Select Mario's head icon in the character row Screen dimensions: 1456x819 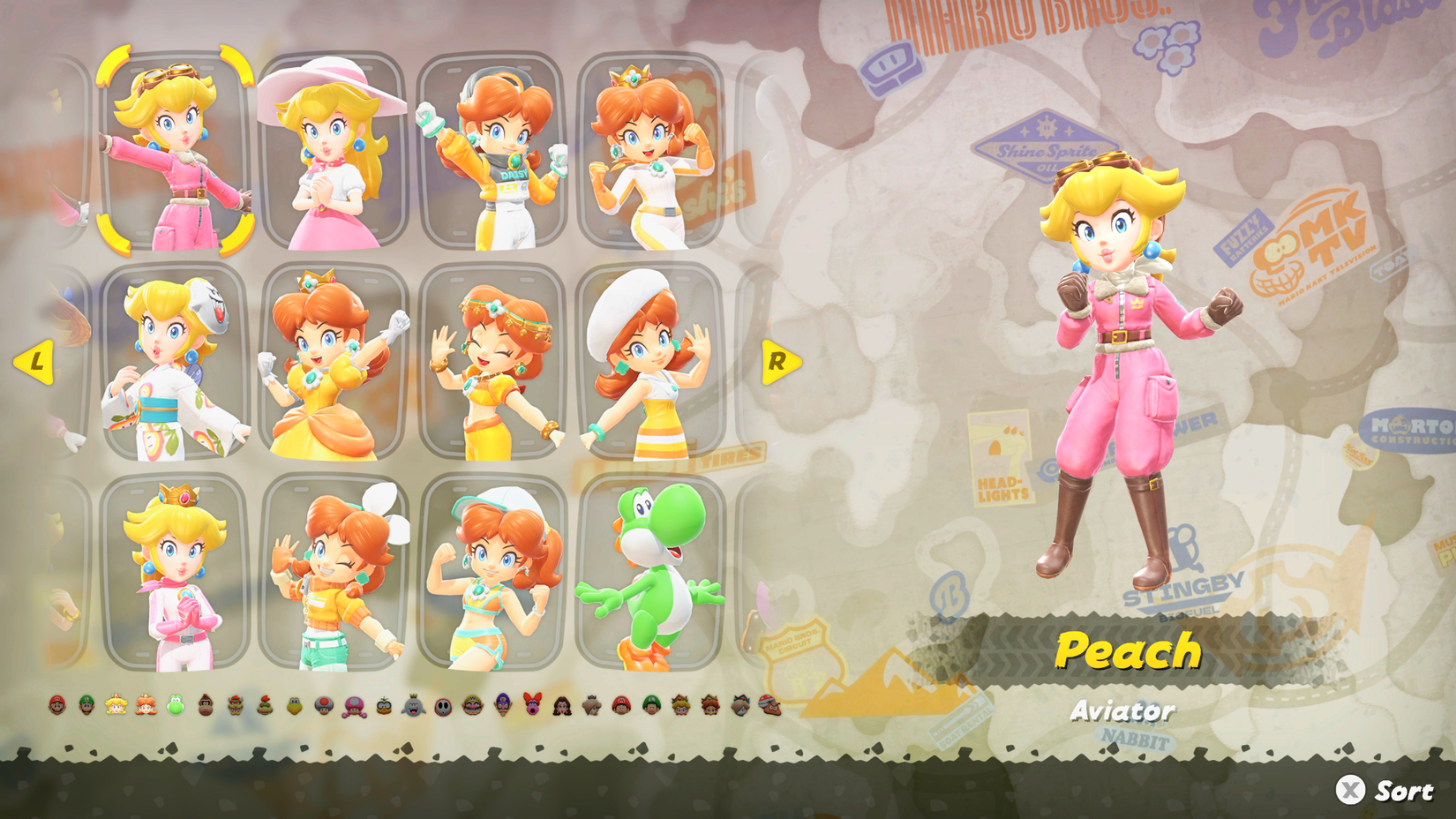(x=57, y=703)
